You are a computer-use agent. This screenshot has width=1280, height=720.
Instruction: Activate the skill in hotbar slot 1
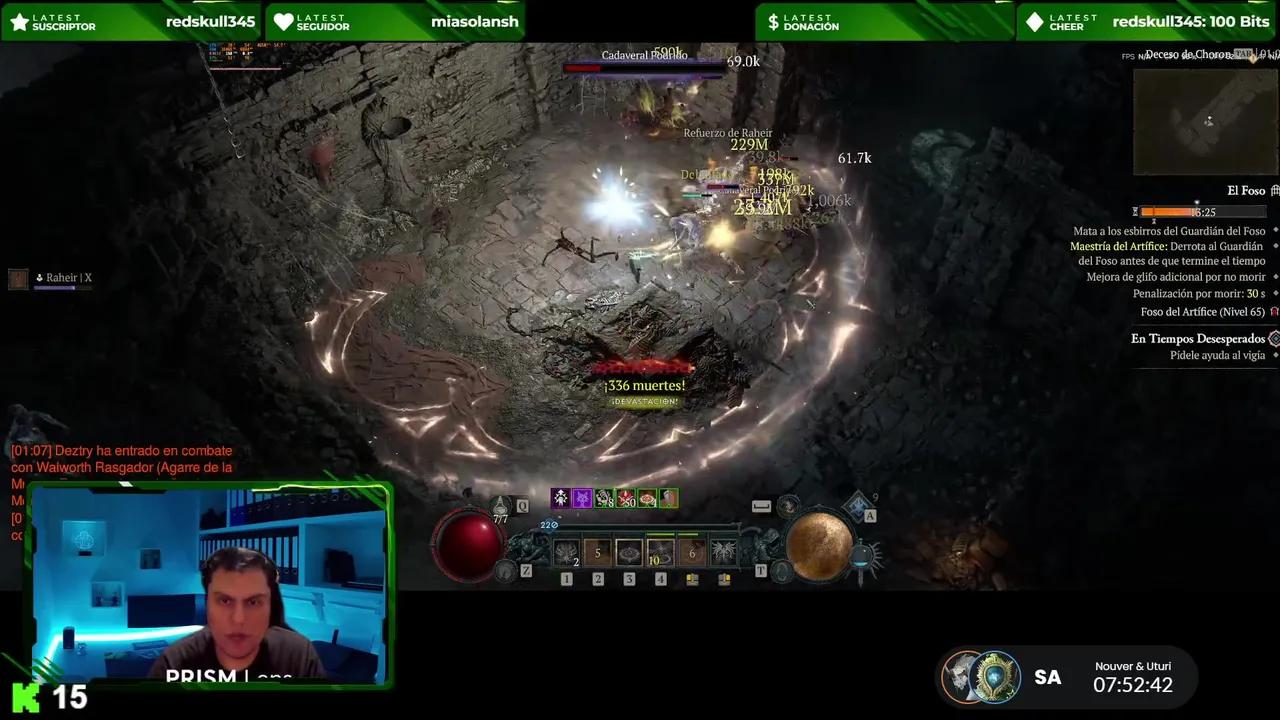565,551
